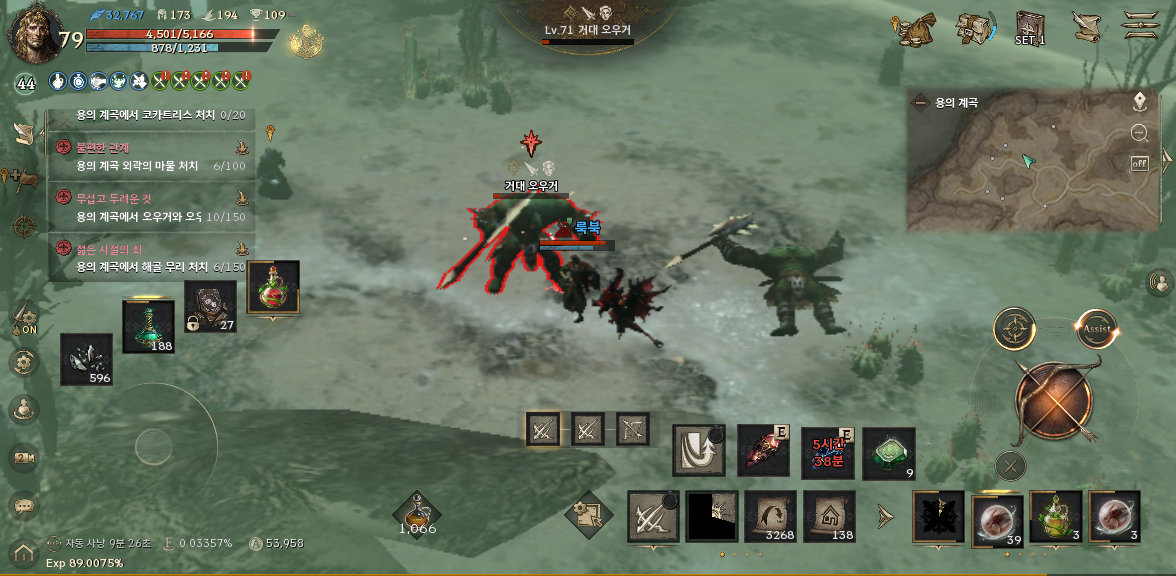Screen dimensions: 1176x576
Task: Select the 무섭고 두려운 것 quest entry
Action: [150, 207]
